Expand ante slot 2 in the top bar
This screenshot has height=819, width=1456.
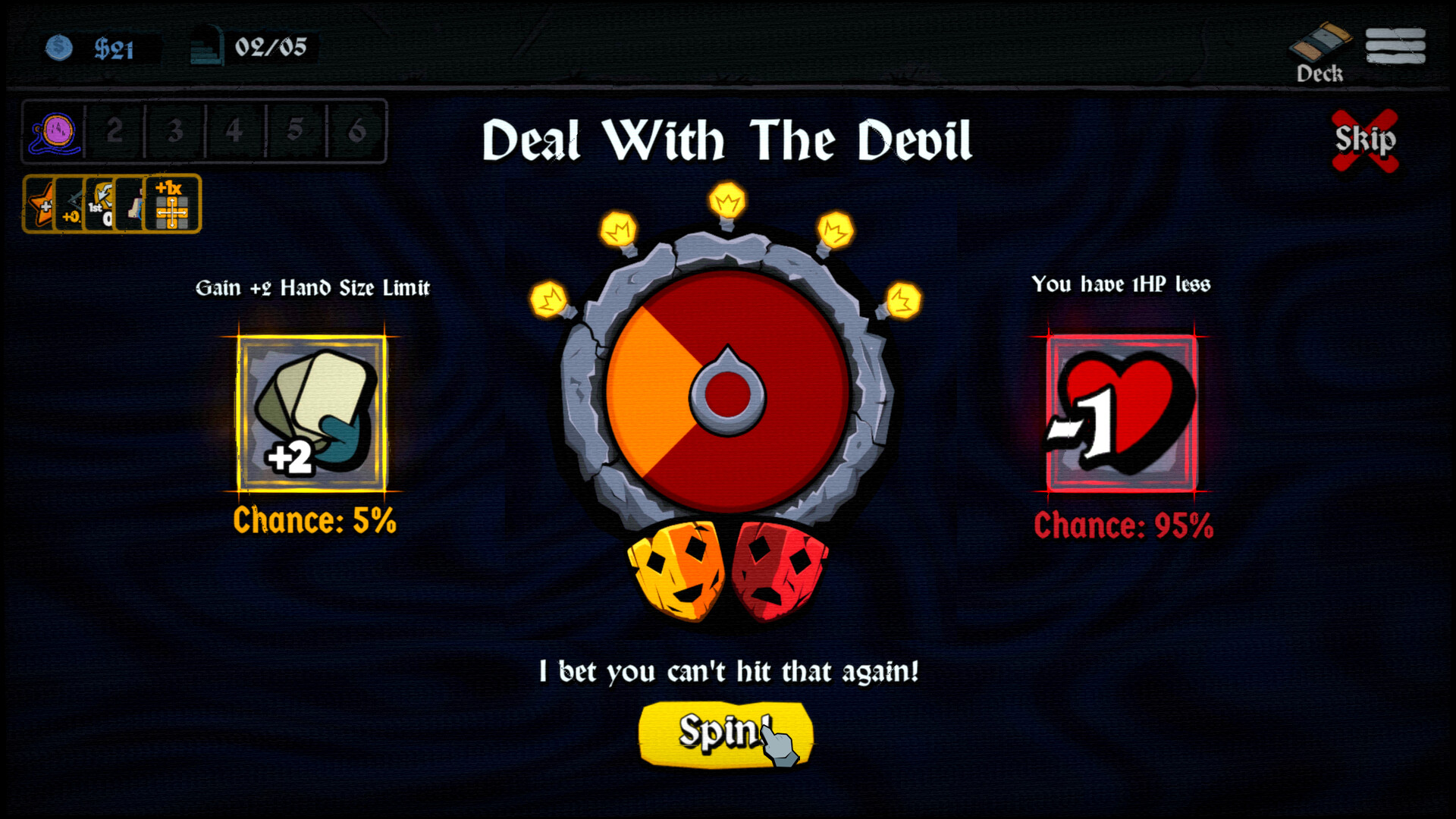click(115, 133)
